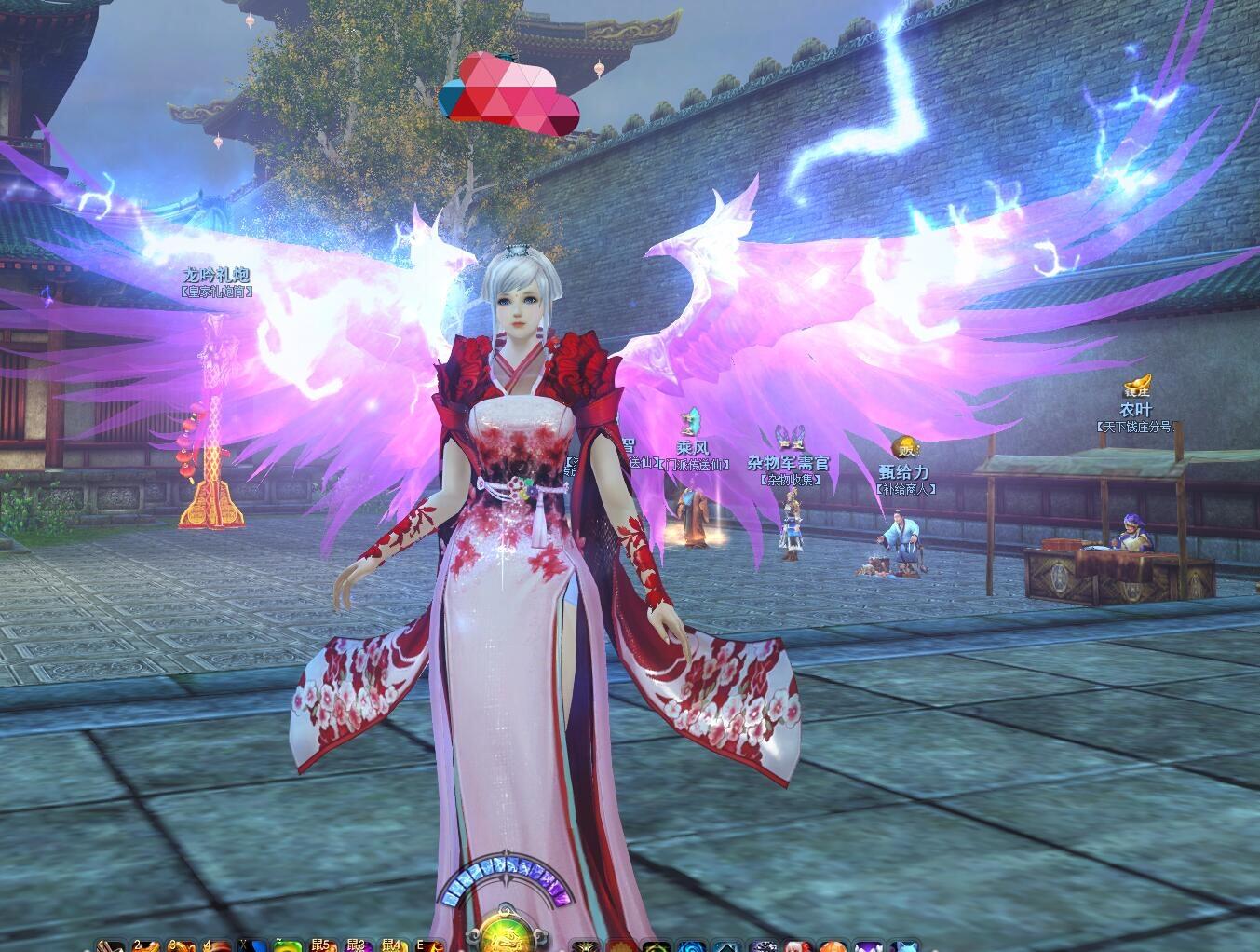The image size is (1260, 952).
Task: Use the skill bound to slot 2
Action: (146, 945)
